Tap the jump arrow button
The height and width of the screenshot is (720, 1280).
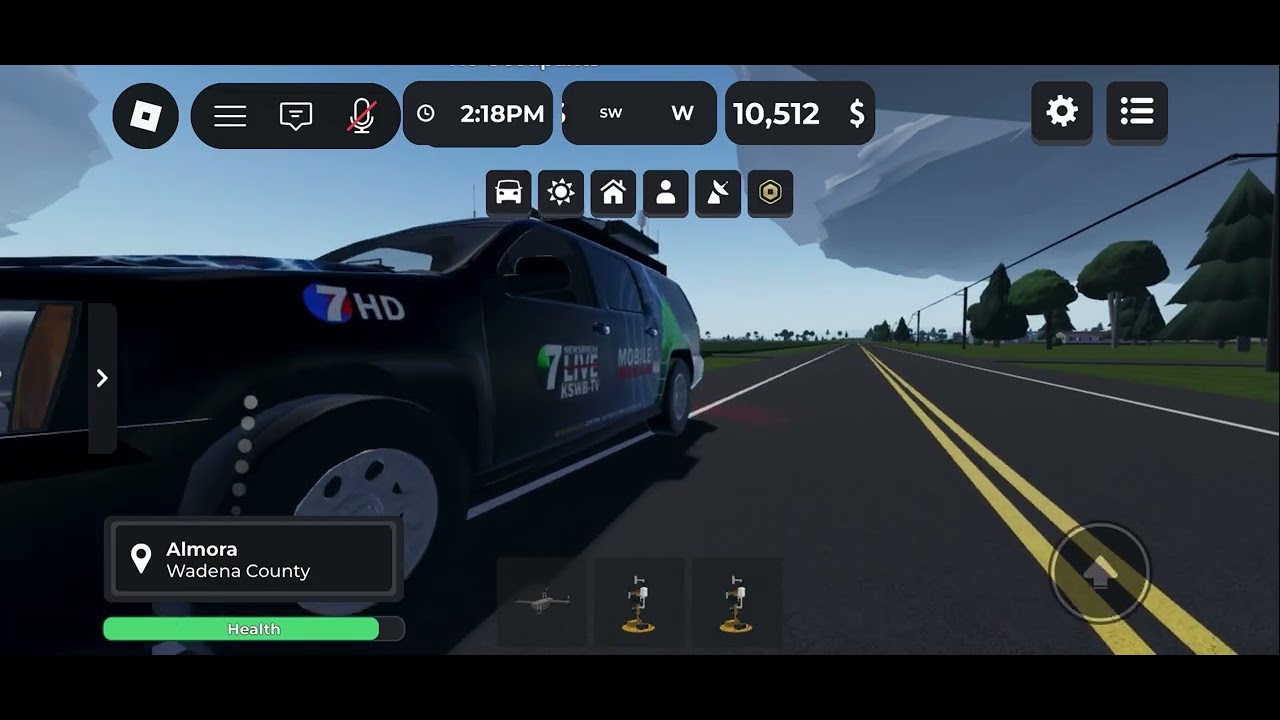pyautogui.click(x=1099, y=572)
